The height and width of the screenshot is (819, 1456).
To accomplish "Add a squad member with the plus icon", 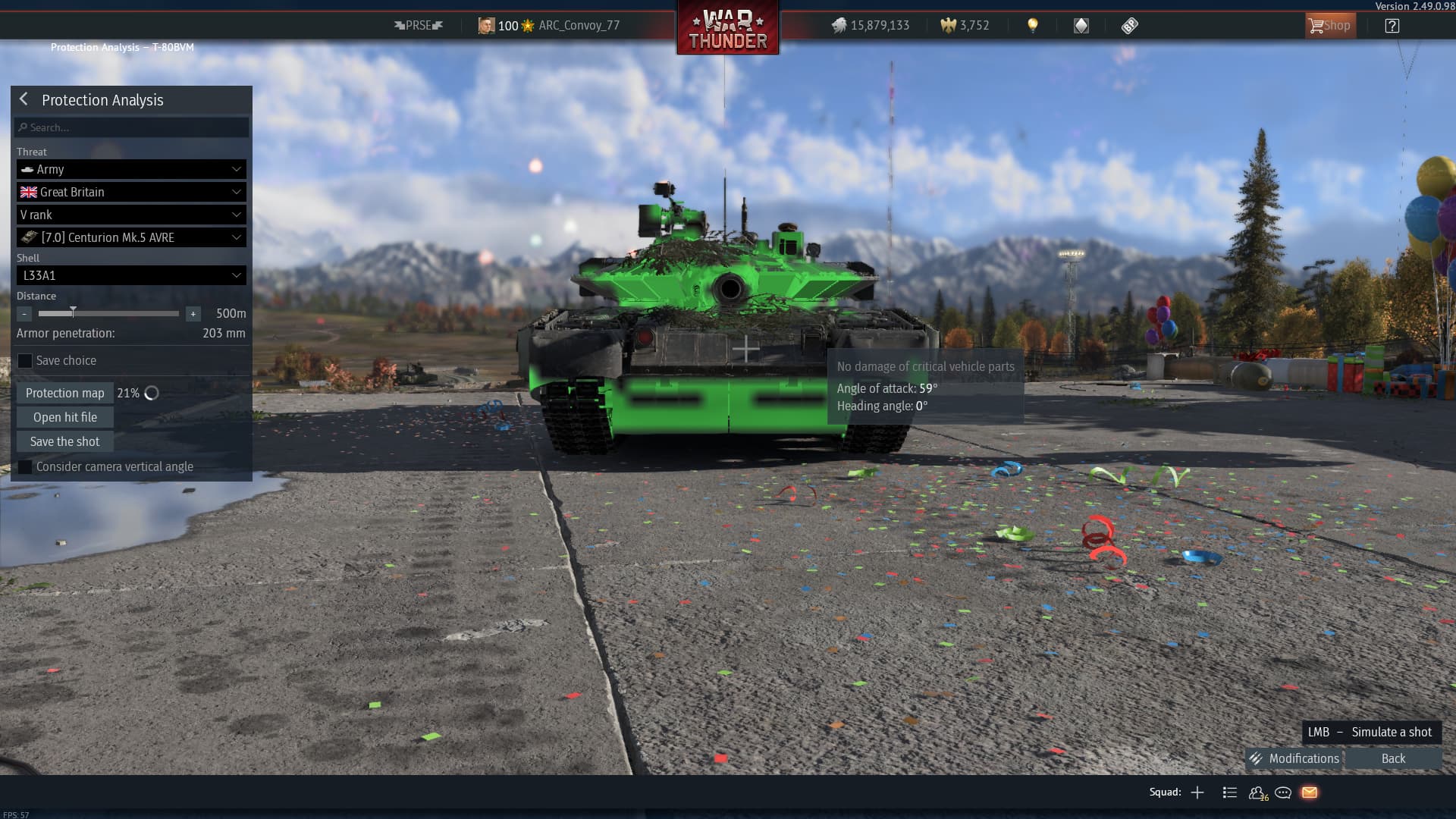I will [1197, 792].
